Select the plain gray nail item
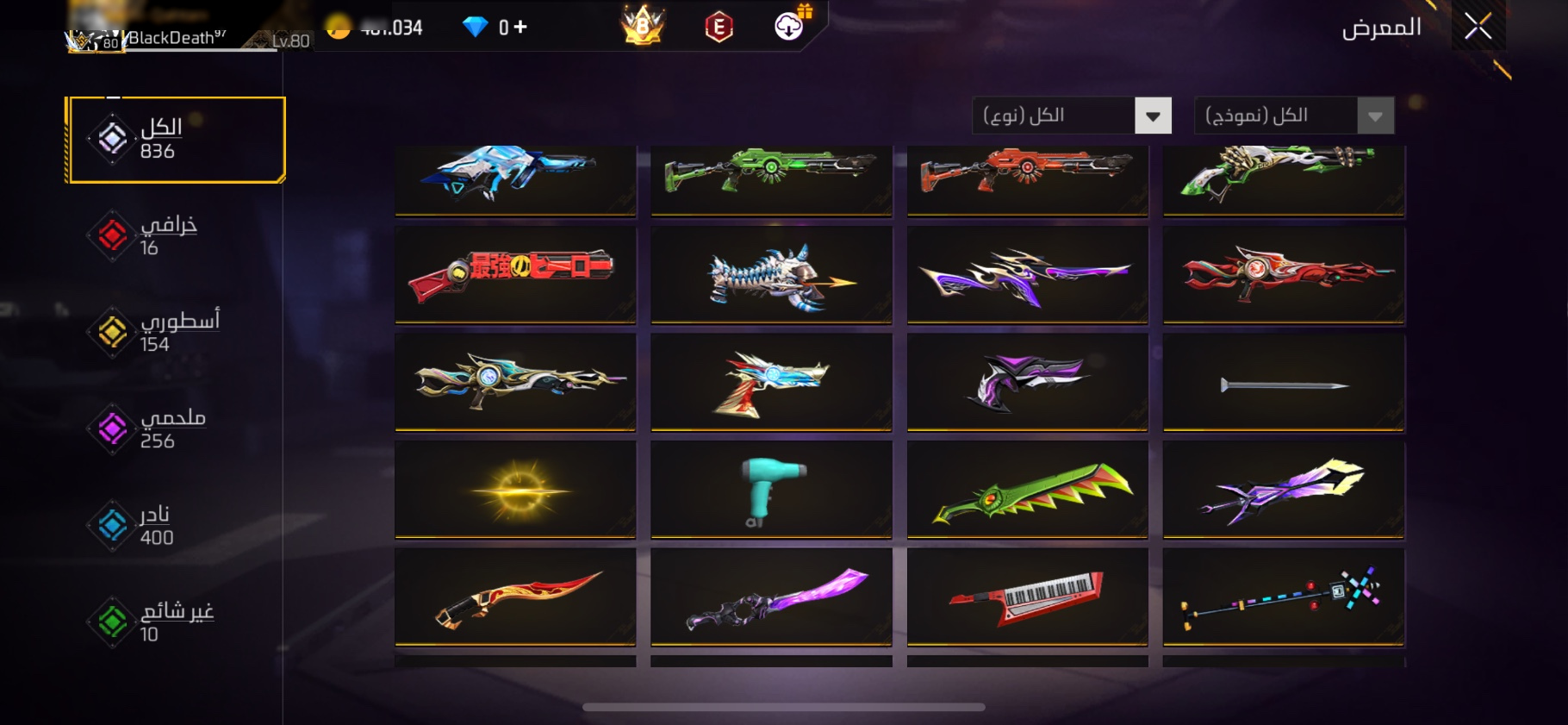 pos(1284,383)
